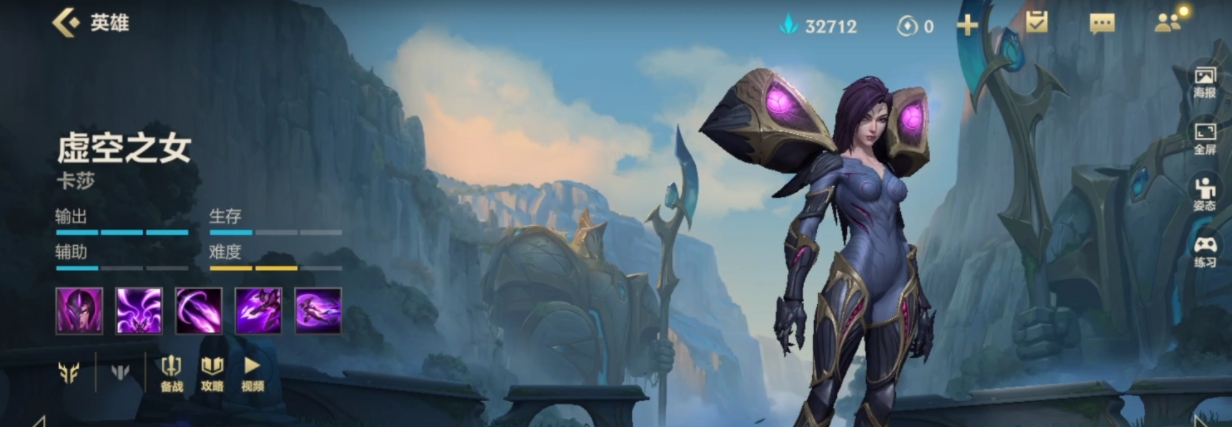Open the chat speech bubble

(x=1101, y=24)
